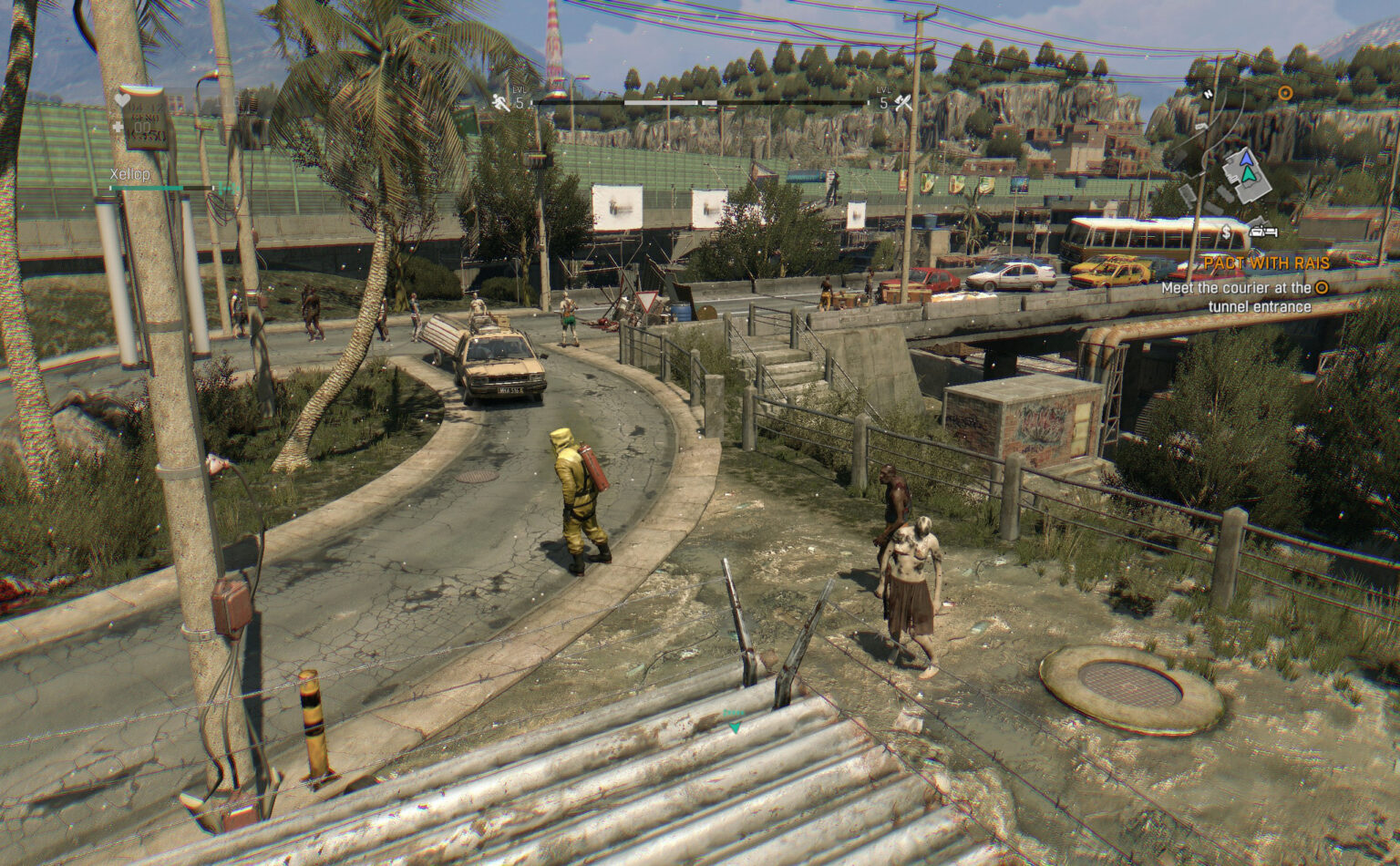Select the Agility running man icon
Viewport: 1400px width, 866px height.
click(x=500, y=103)
